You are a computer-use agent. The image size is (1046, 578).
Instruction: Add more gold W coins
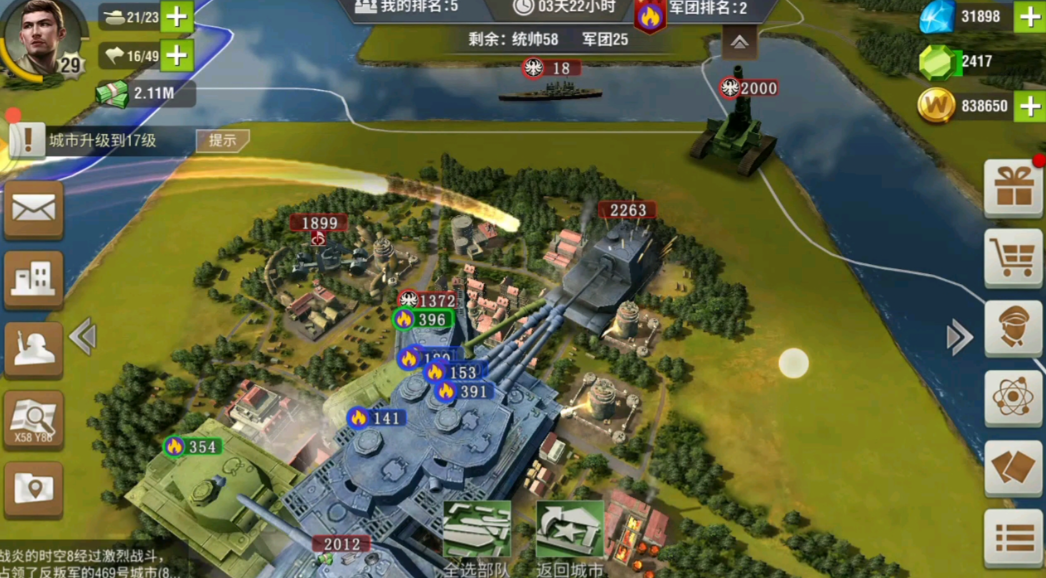click(x=1029, y=105)
